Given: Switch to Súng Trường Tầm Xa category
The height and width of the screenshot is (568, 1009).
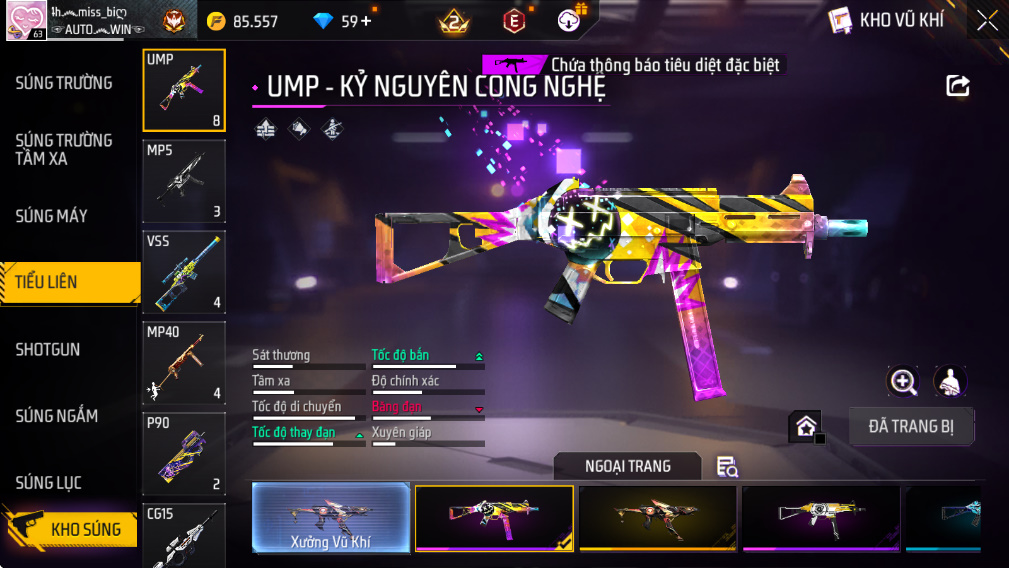Looking at the screenshot, I should pos(64,149).
